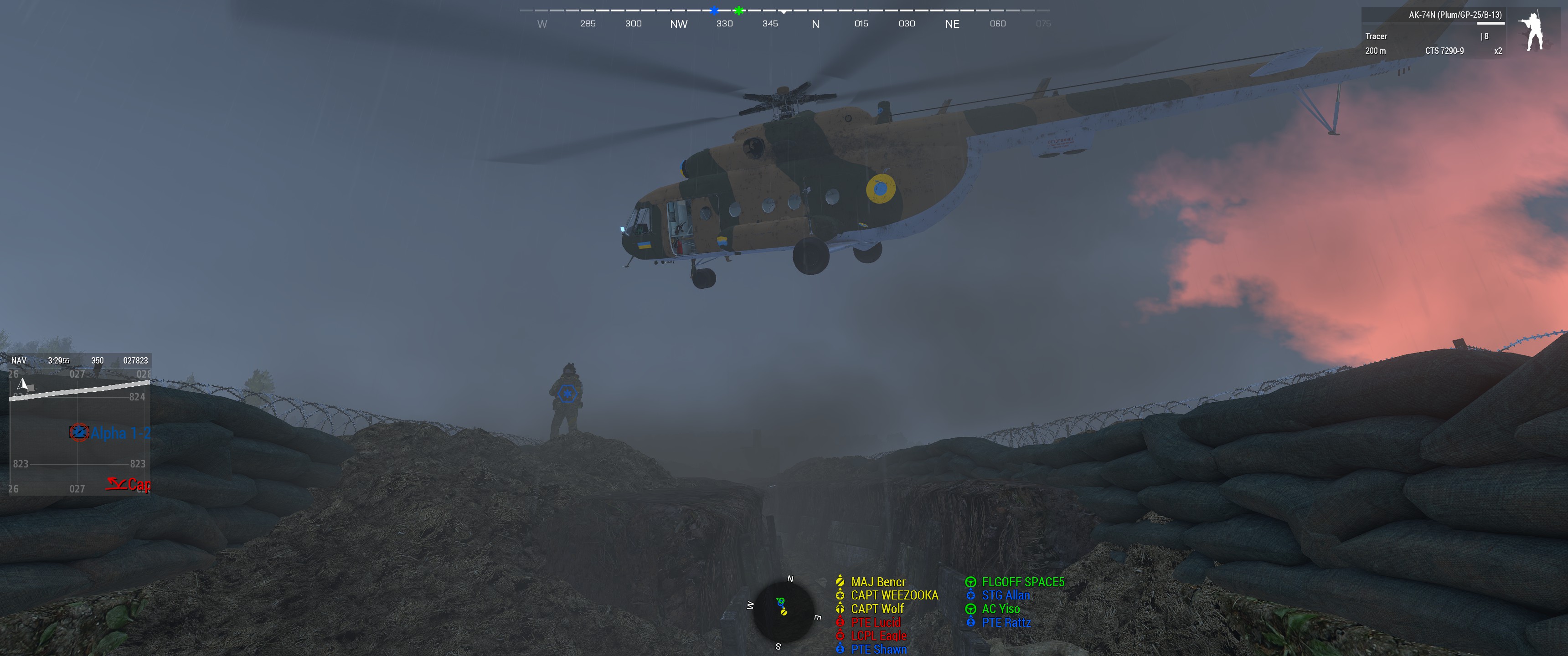
Task: Click the rifleman icon next to PTE Shawn
Action: click(840, 649)
